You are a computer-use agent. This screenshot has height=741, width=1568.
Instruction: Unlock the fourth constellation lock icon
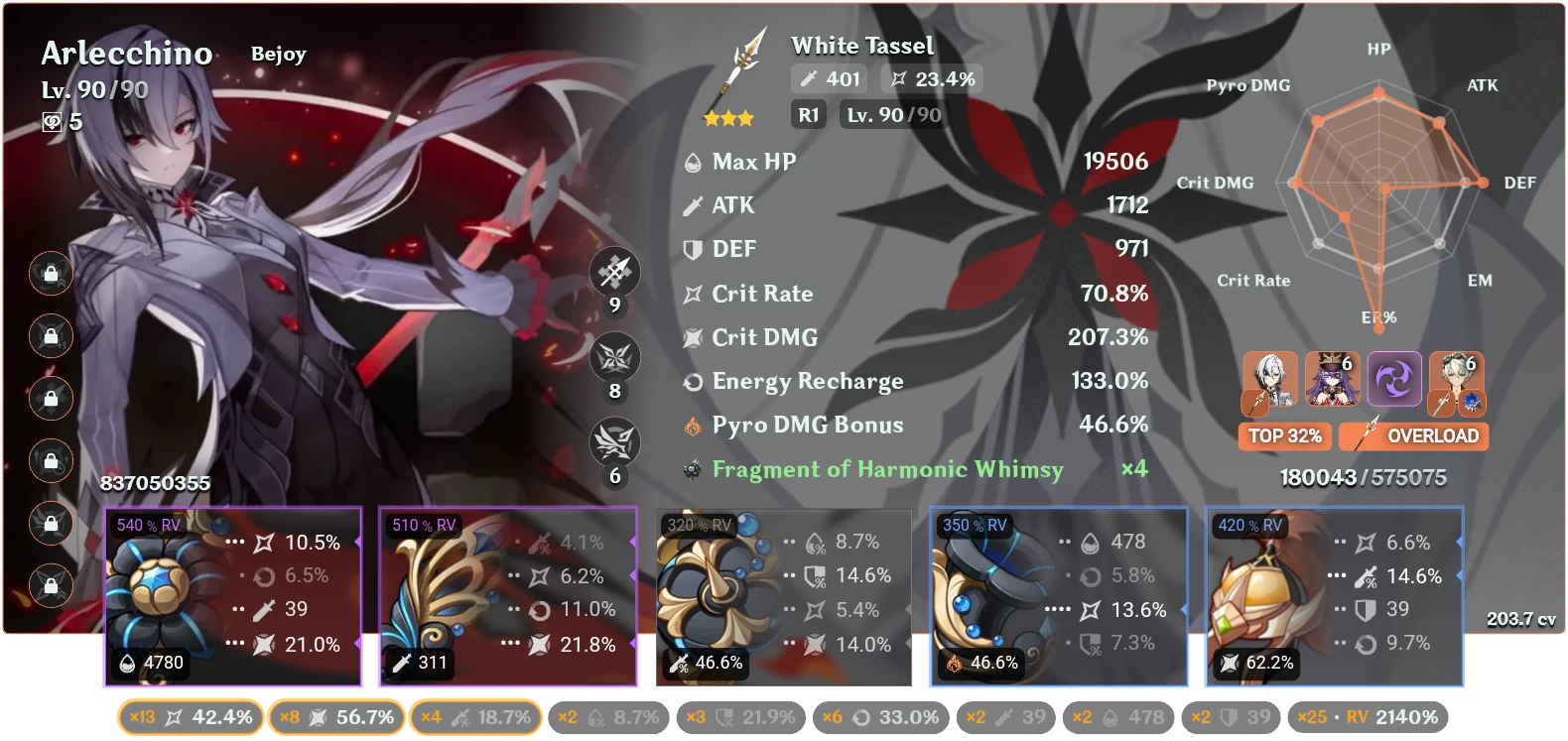pos(50,461)
